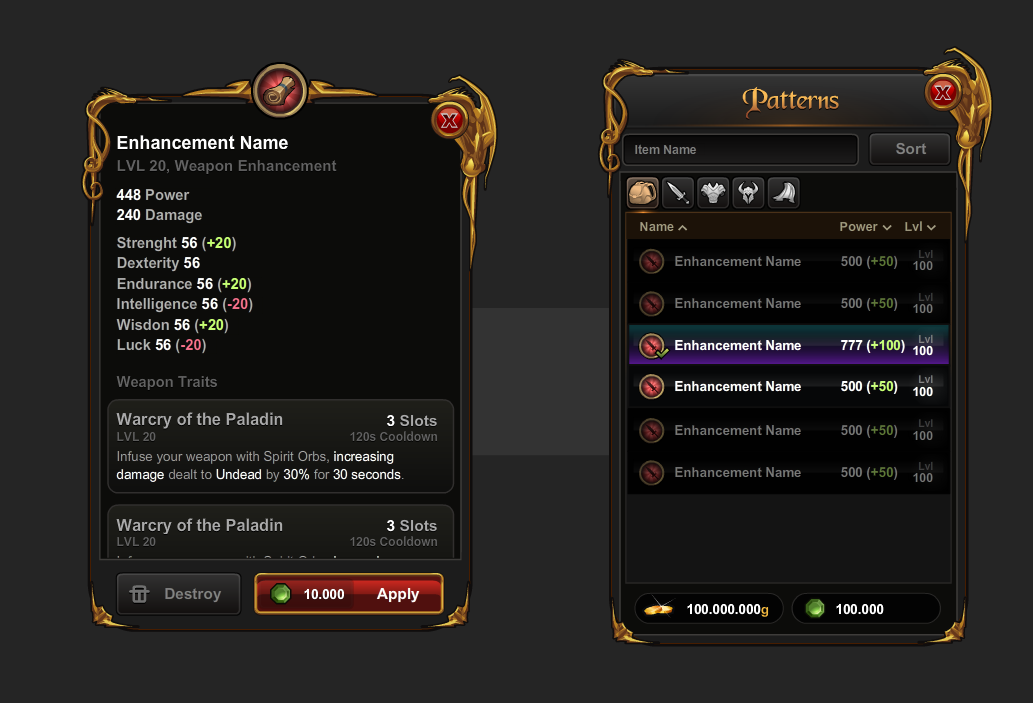Sort list by Lvl column
This screenshot has width=1033, height=703.
[920, 227]
